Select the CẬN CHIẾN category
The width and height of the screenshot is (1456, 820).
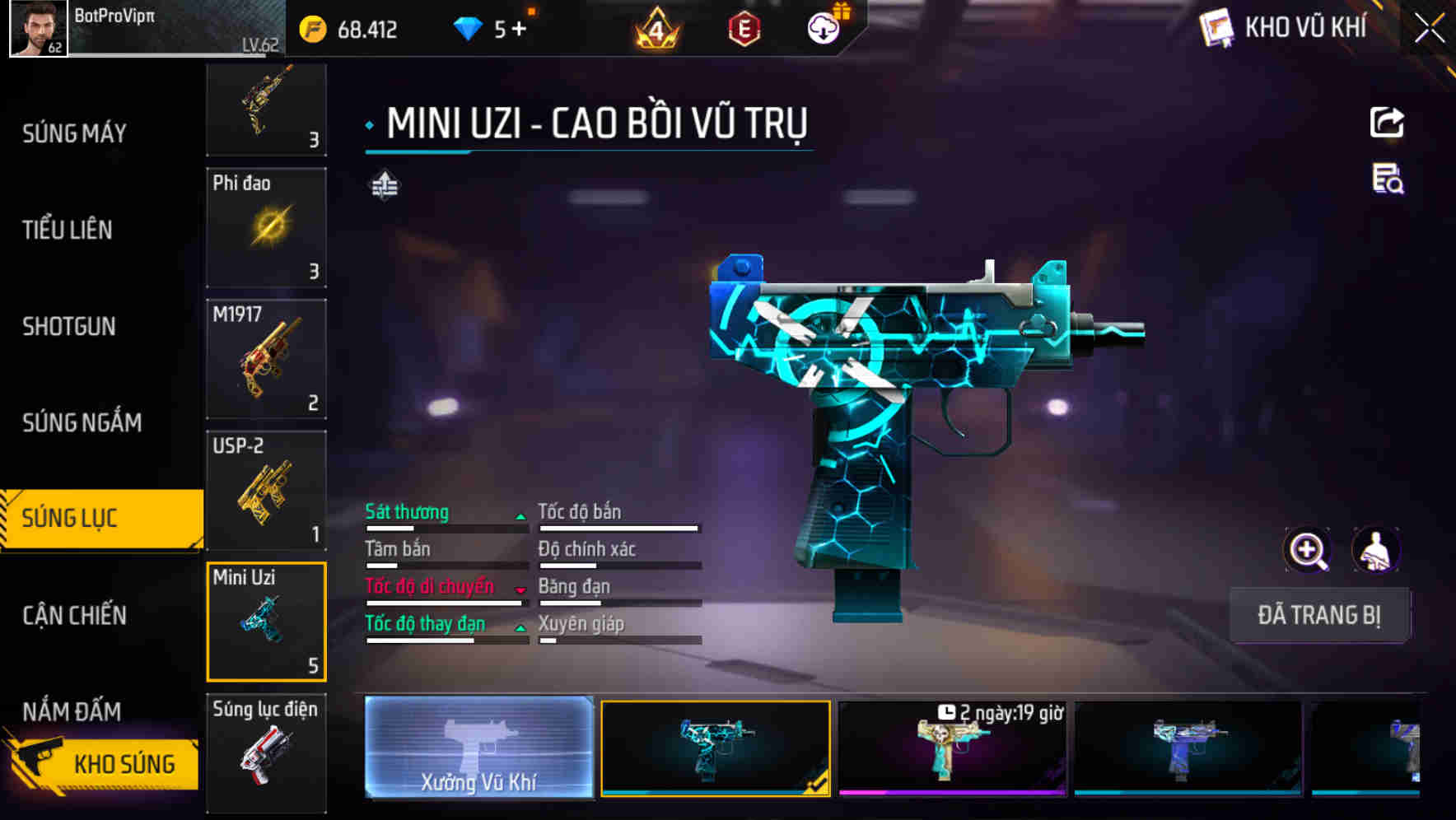[x=74, y=616]
